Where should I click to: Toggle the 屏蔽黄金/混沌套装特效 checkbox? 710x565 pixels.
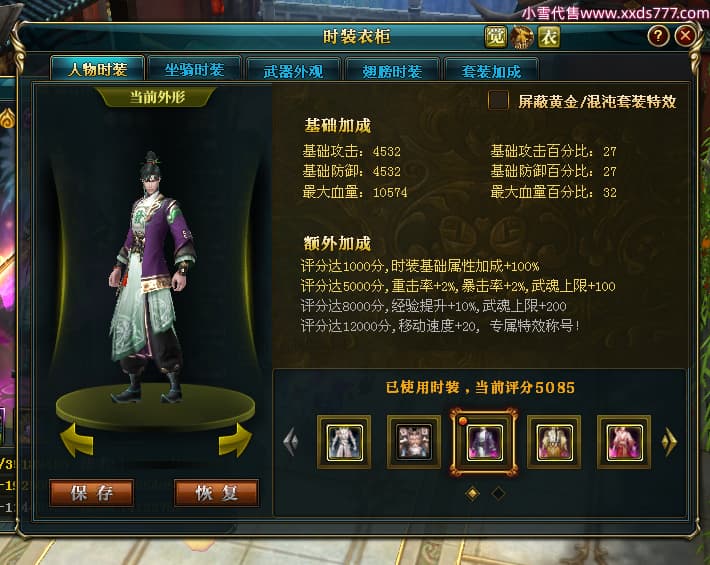point(498,100)
